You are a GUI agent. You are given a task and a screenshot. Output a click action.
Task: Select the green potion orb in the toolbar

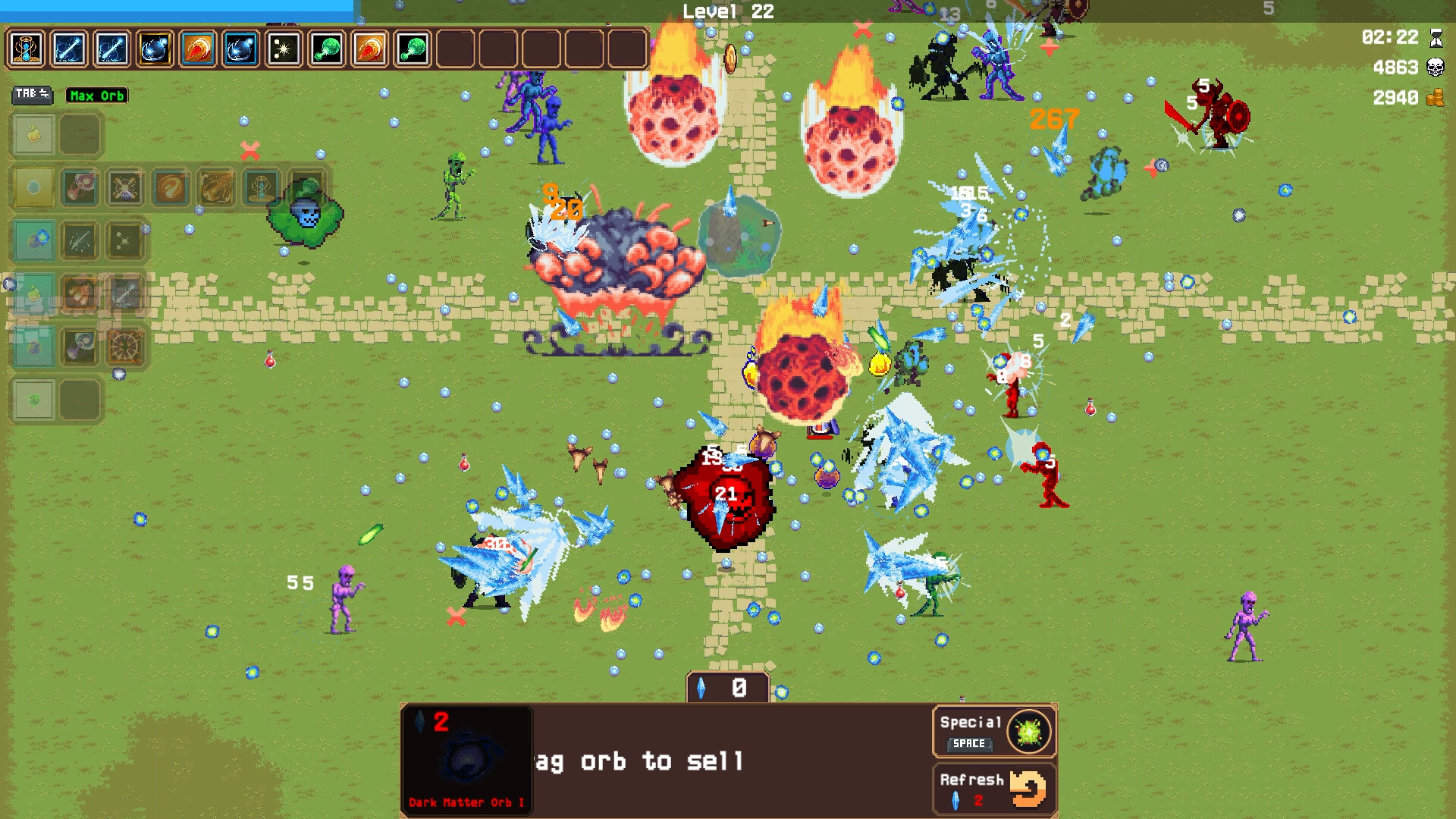(325, 49)
